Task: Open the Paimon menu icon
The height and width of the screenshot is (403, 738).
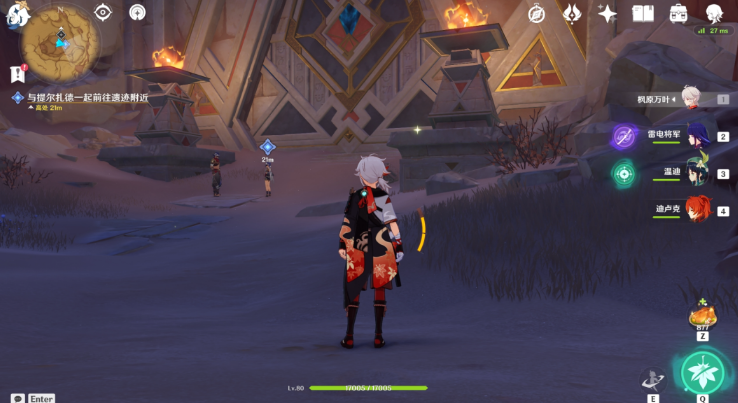Action: 17,10
